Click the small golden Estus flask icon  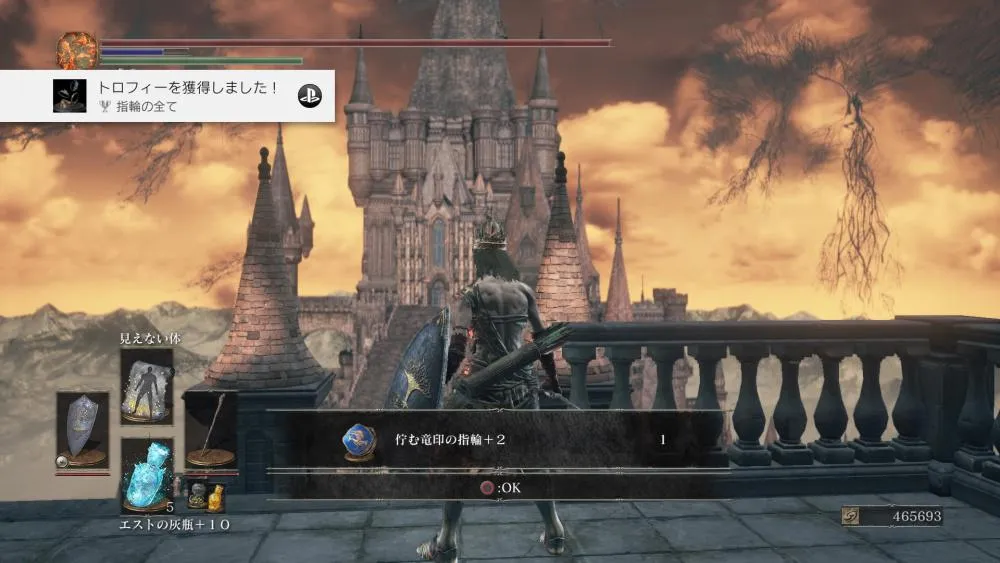(x=215, y=496)
